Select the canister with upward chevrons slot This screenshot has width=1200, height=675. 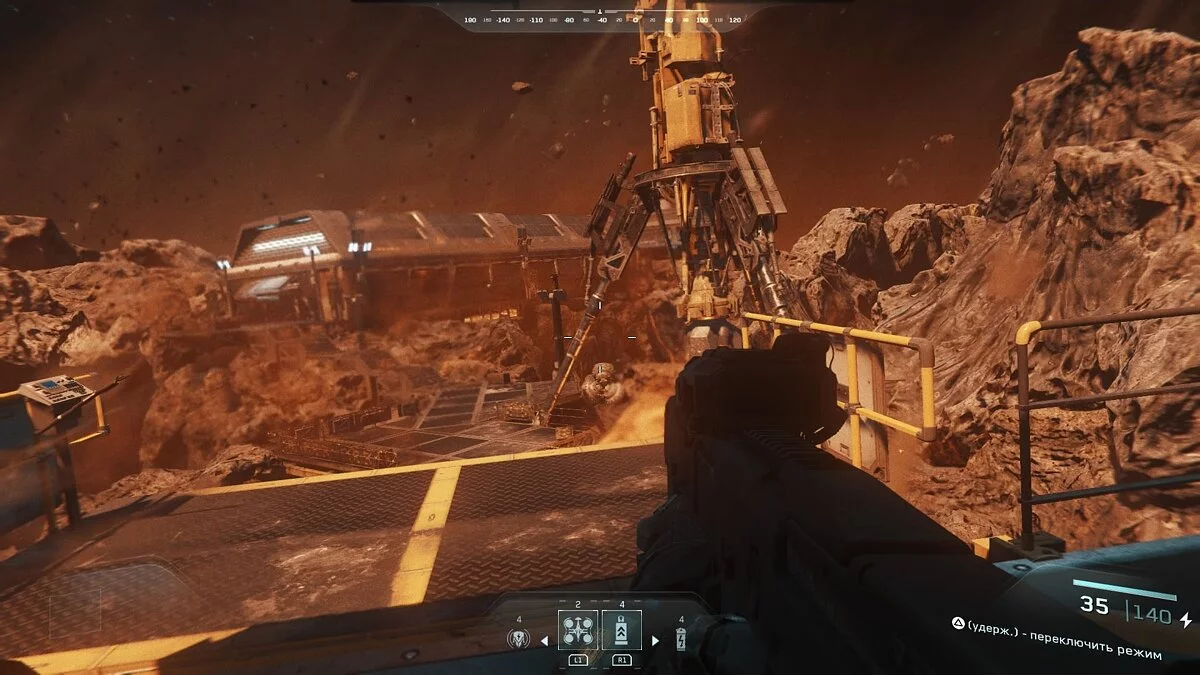622,630
